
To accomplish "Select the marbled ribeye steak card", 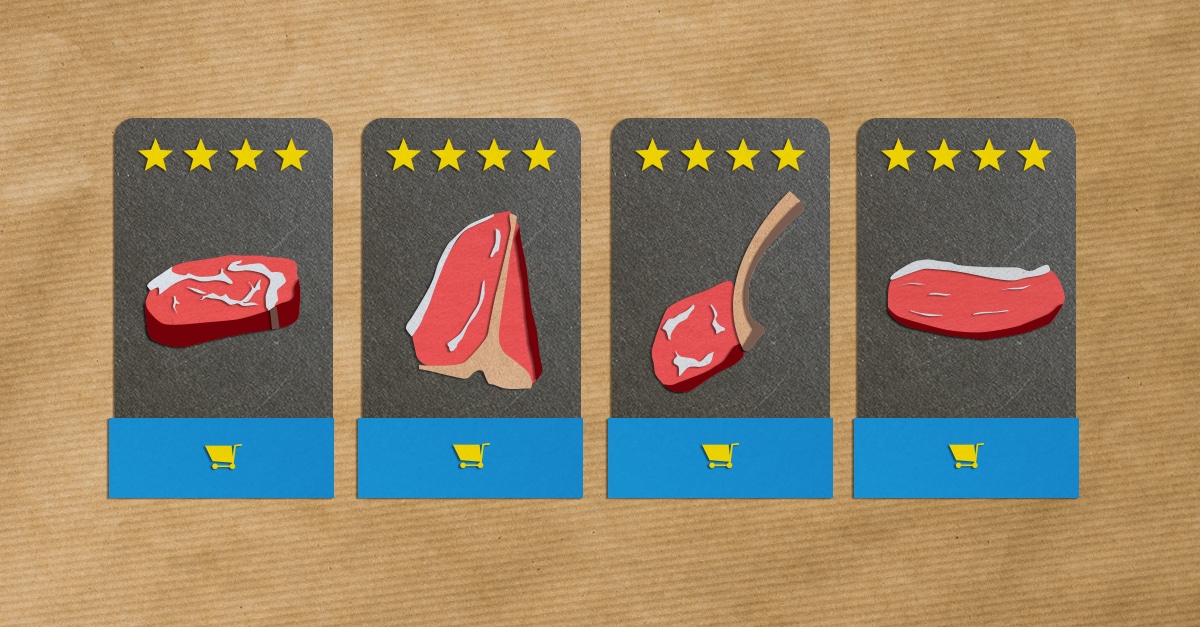I will point(222,299).
